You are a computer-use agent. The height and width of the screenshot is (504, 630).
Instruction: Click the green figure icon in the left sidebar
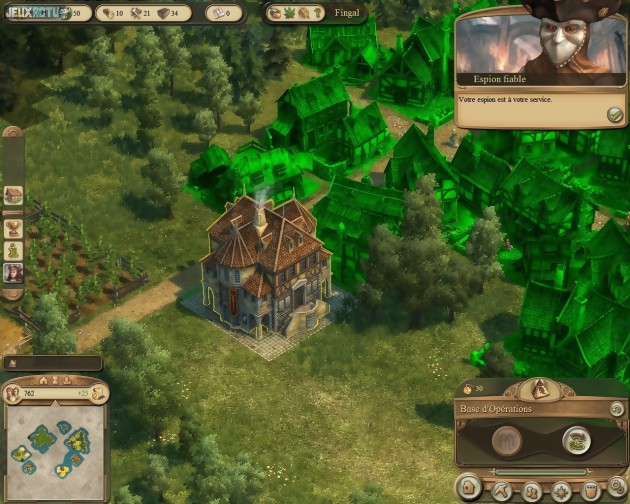click(13, 248)
